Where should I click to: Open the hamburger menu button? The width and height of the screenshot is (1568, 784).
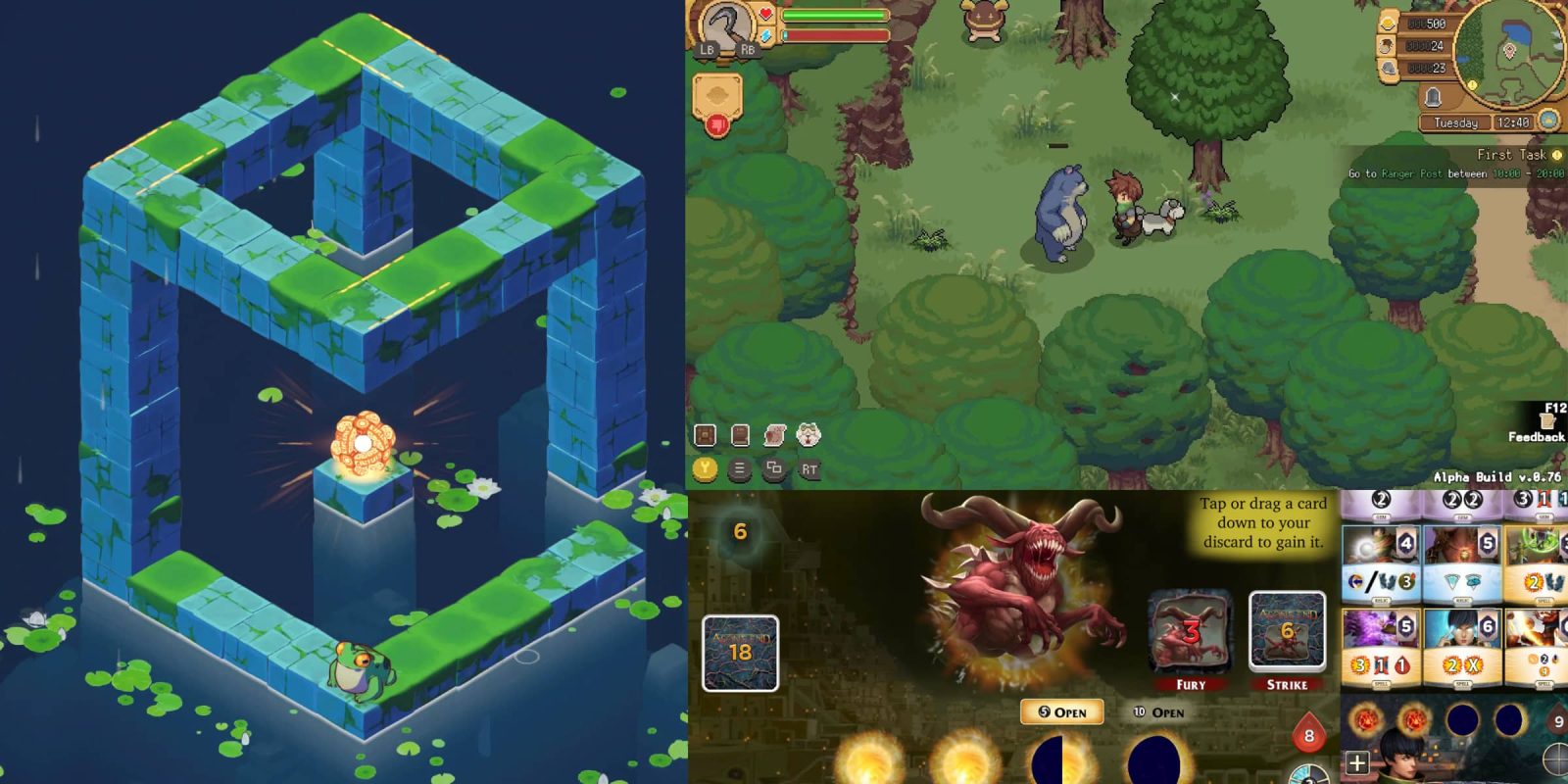tap(739, 468)
